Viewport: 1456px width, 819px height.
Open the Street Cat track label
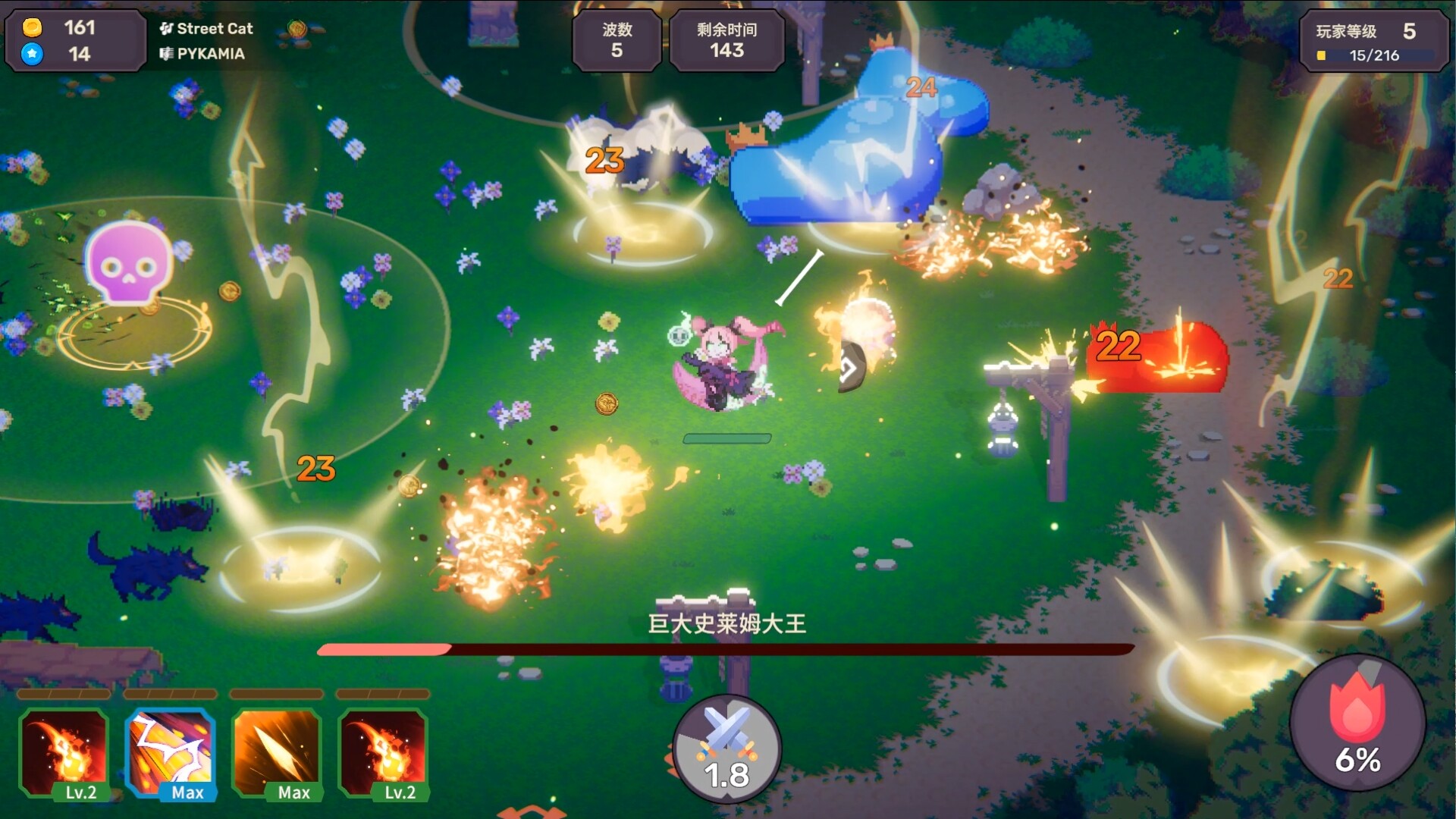[x=215, y=29]
